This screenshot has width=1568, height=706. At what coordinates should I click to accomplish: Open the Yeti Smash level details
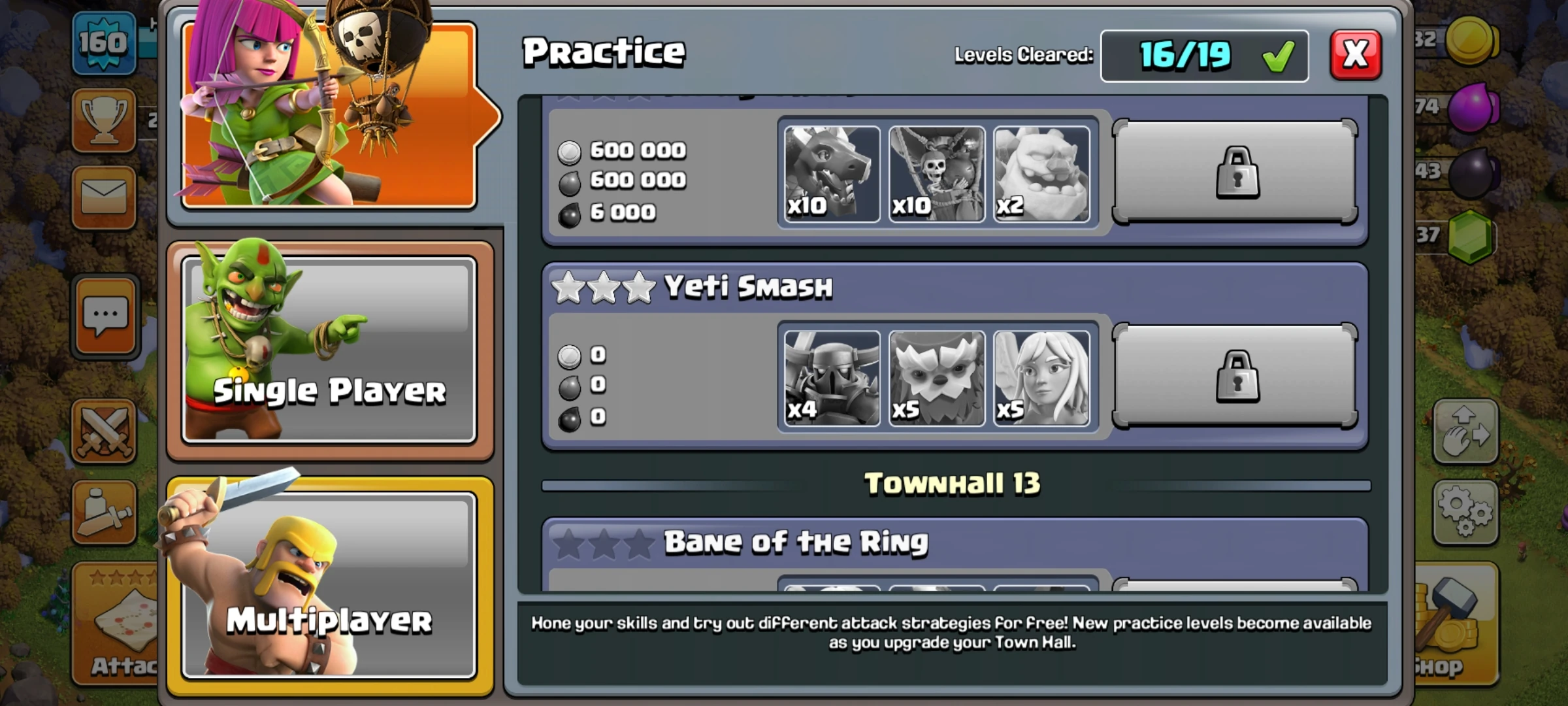pos(745,286)
